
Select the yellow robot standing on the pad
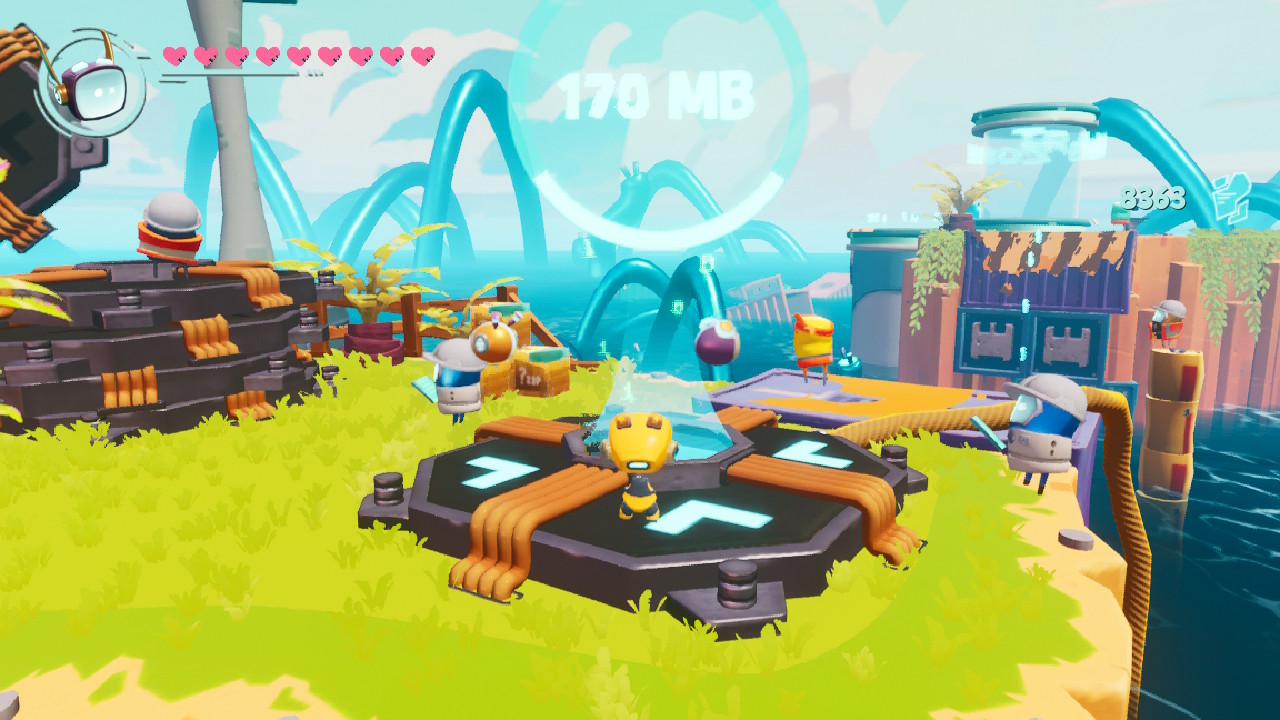[x=640, y=470]
